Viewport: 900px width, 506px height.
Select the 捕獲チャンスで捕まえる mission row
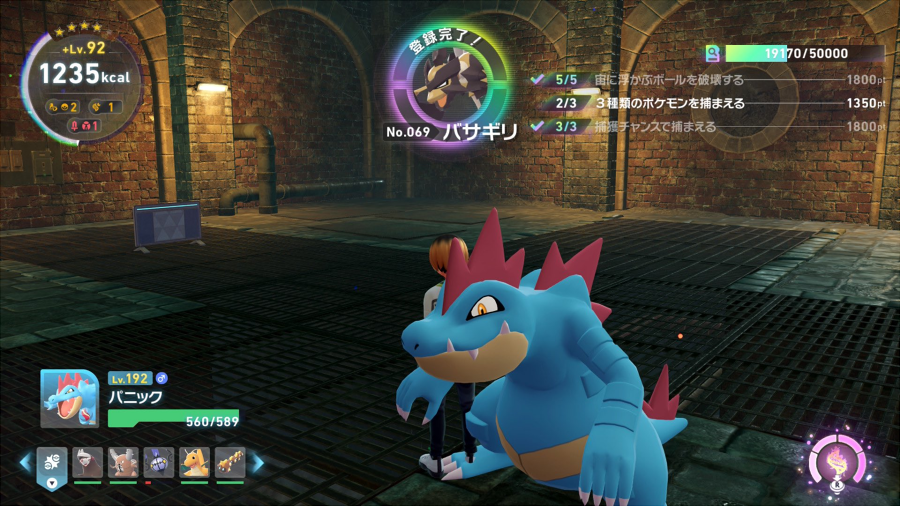coord(708,127)
